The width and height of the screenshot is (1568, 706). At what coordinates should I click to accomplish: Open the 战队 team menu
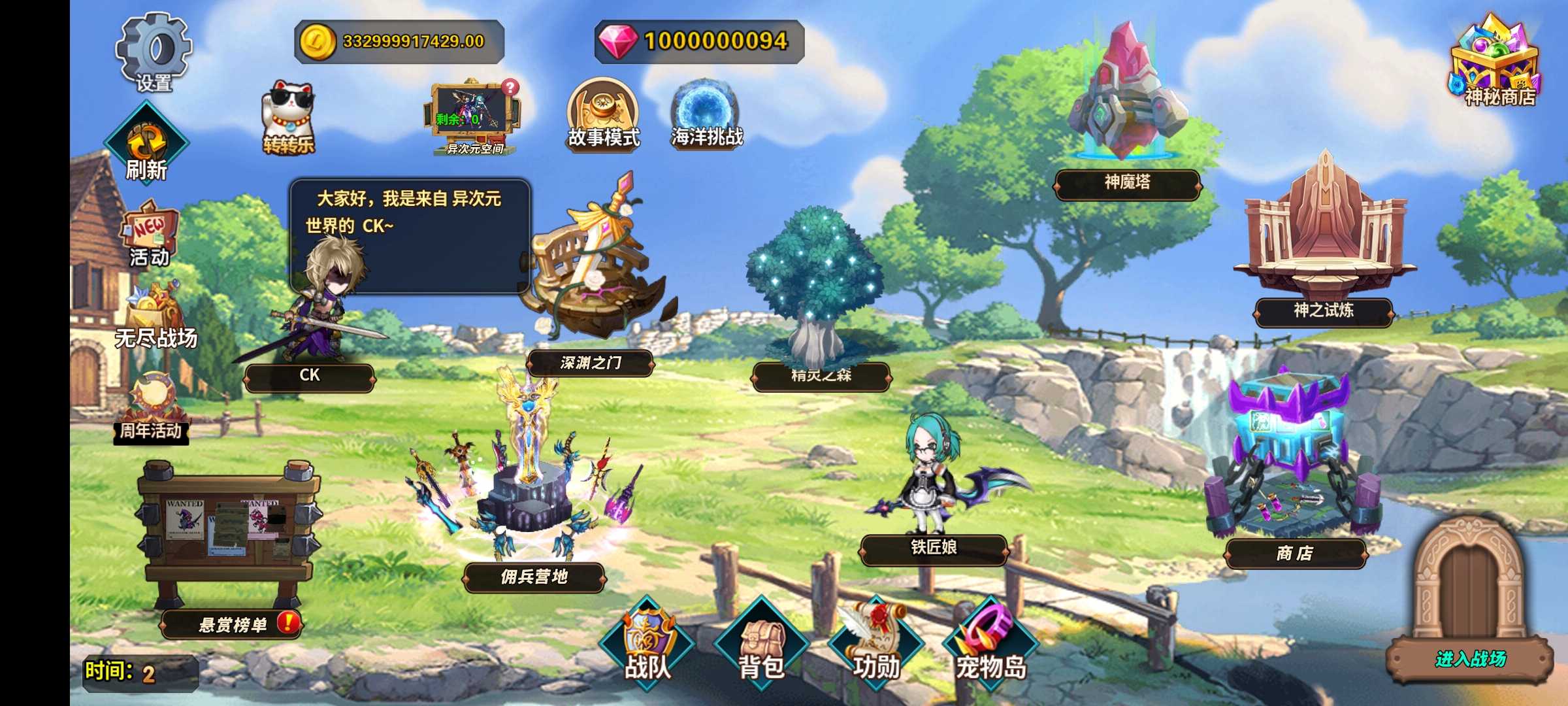coord(647,645)
